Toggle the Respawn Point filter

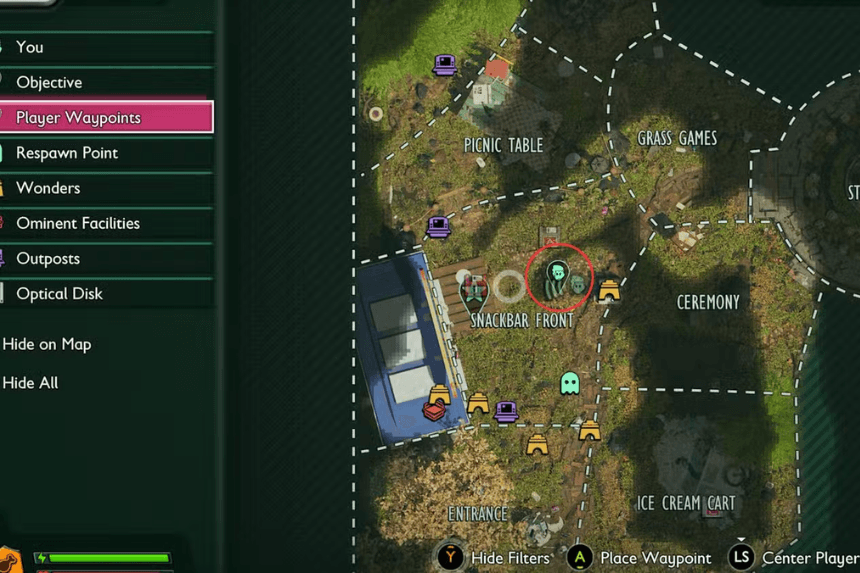(x=67, y=153)
